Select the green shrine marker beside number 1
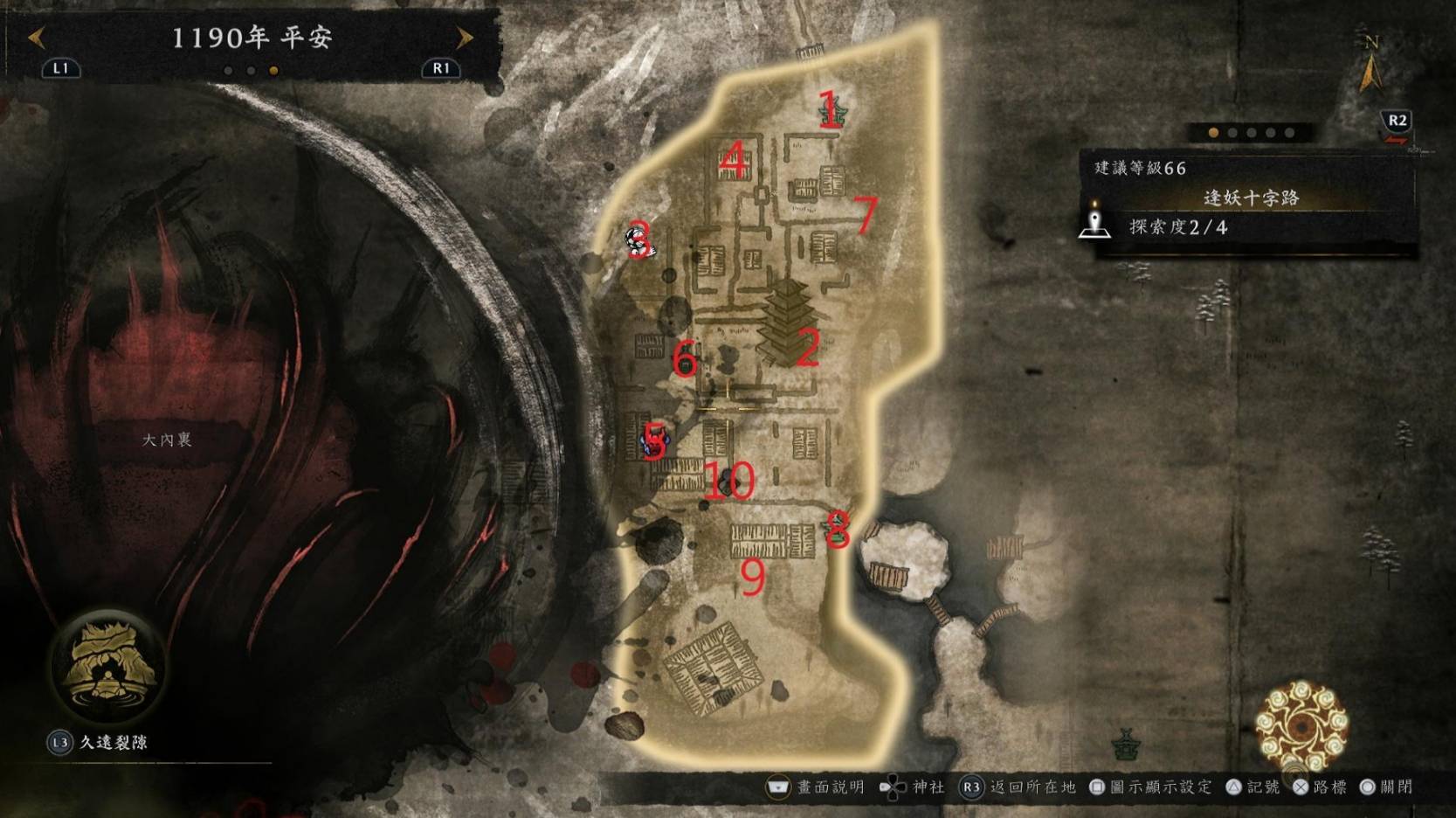1456x818 pixels. click(x=832, y=112)
